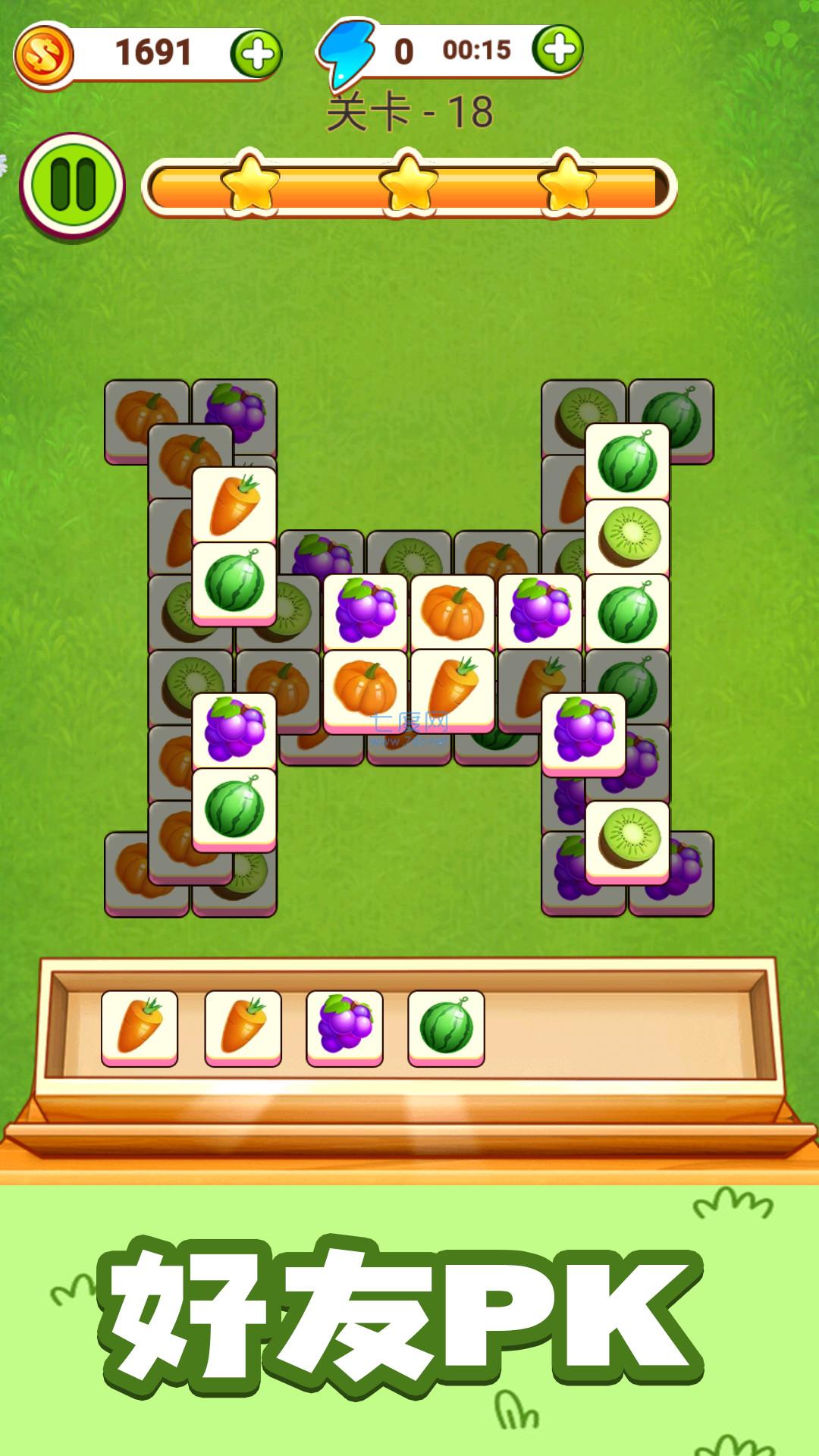Pick the bright kiwi tile overlapping dark grape tiles
Viewport: 819px width, 1456px height.
628,839
